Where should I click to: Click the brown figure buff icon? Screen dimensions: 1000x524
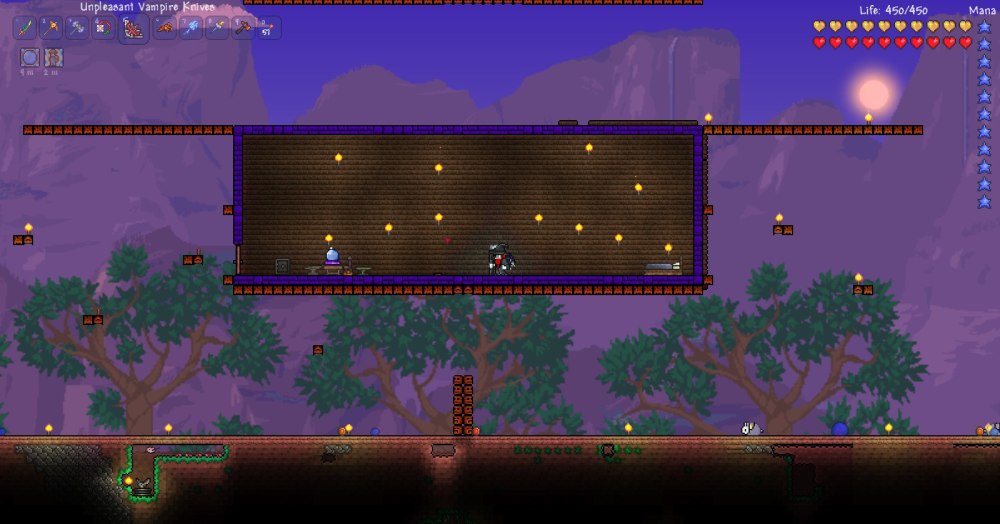coord(53,57)
